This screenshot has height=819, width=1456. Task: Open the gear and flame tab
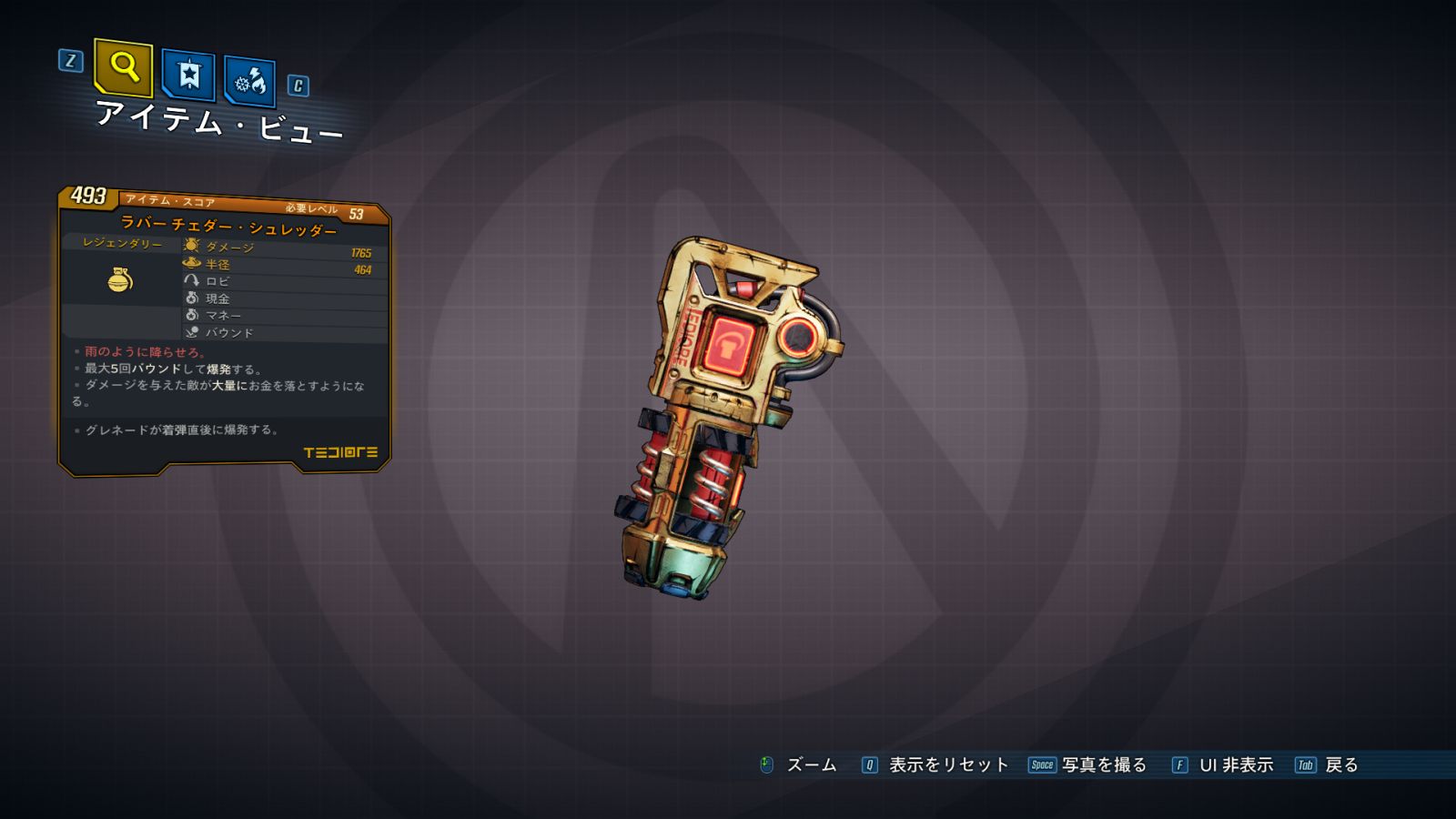coord(249,82)
